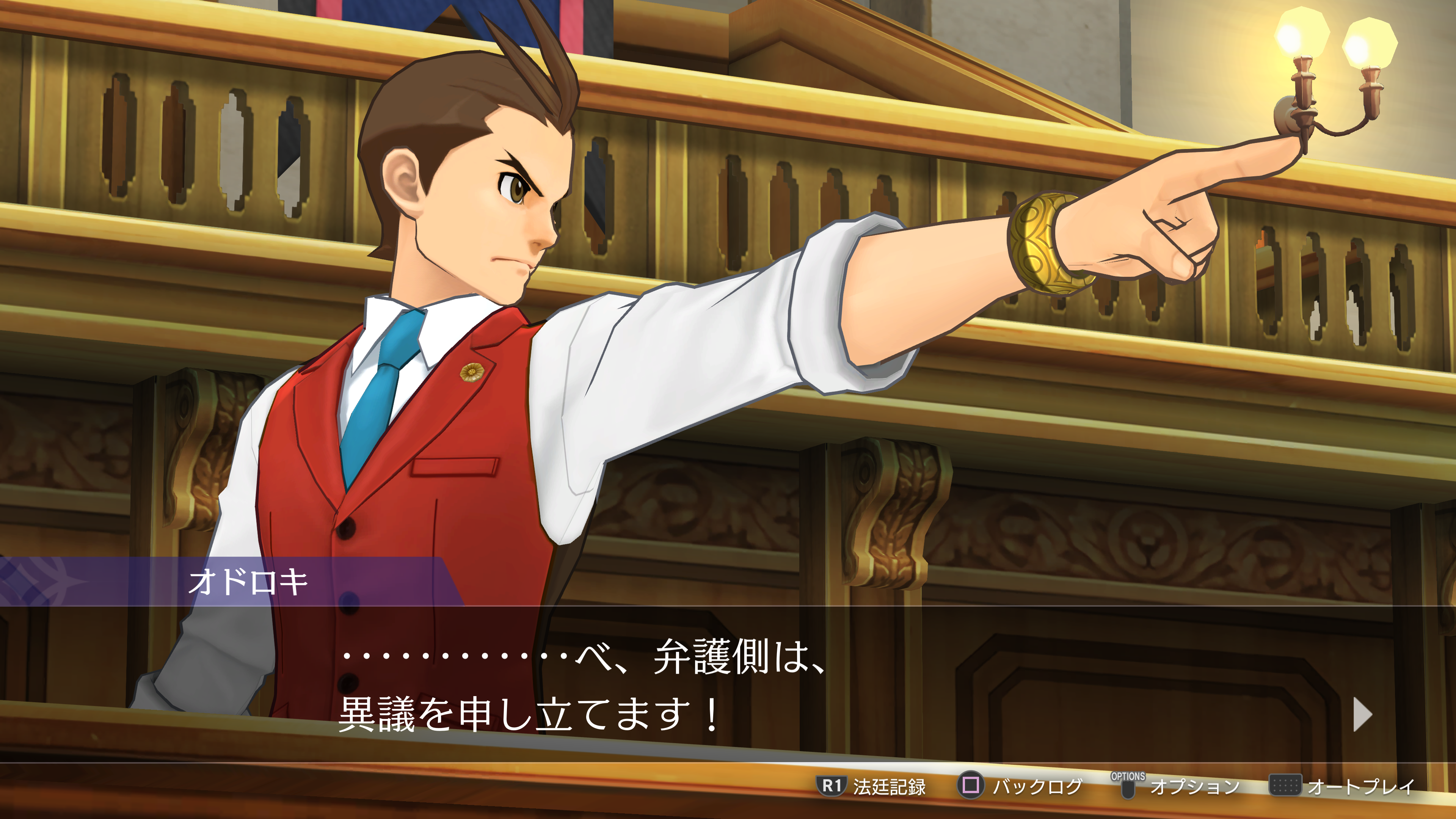Advance the dialogue with the white arrow
The height and width of the screenshot is (819, 1456).
(x=1362, y=715)
